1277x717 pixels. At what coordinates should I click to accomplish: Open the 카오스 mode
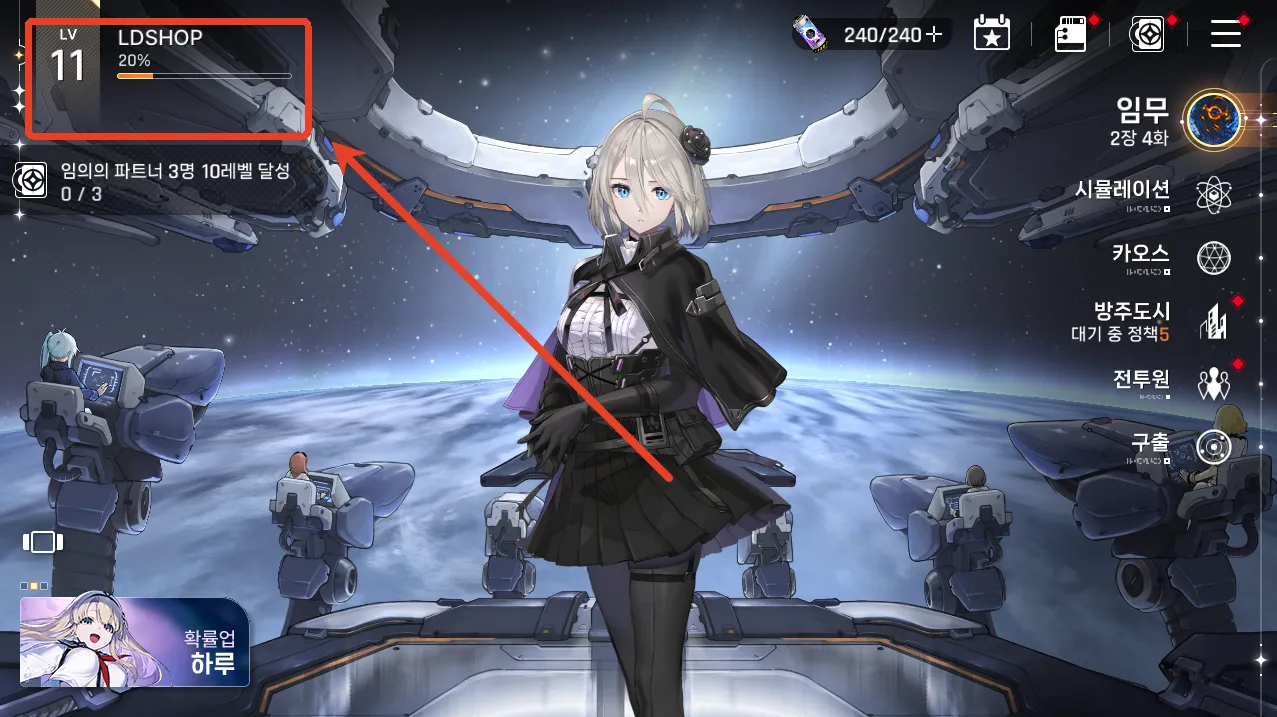(x=1213, y=258)
